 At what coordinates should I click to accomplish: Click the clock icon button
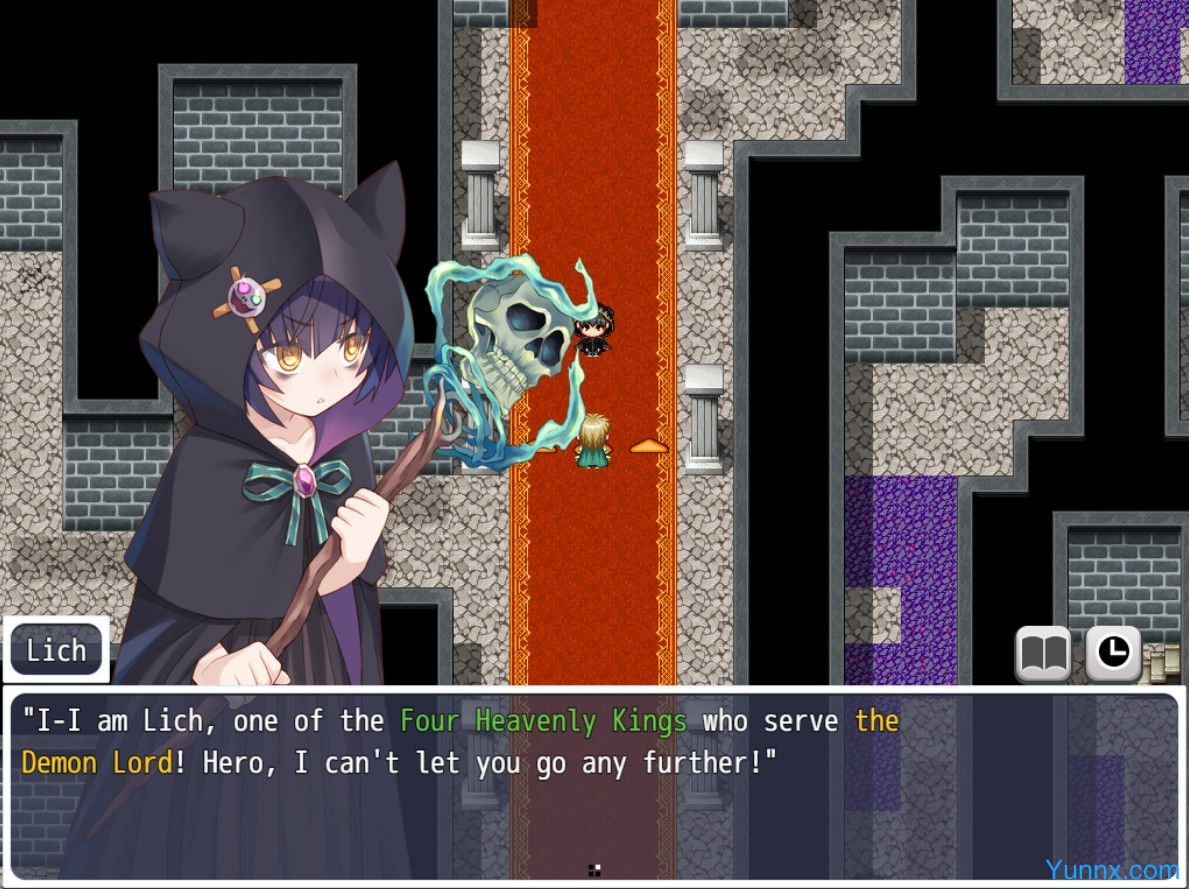click(x=1113, y=653)
